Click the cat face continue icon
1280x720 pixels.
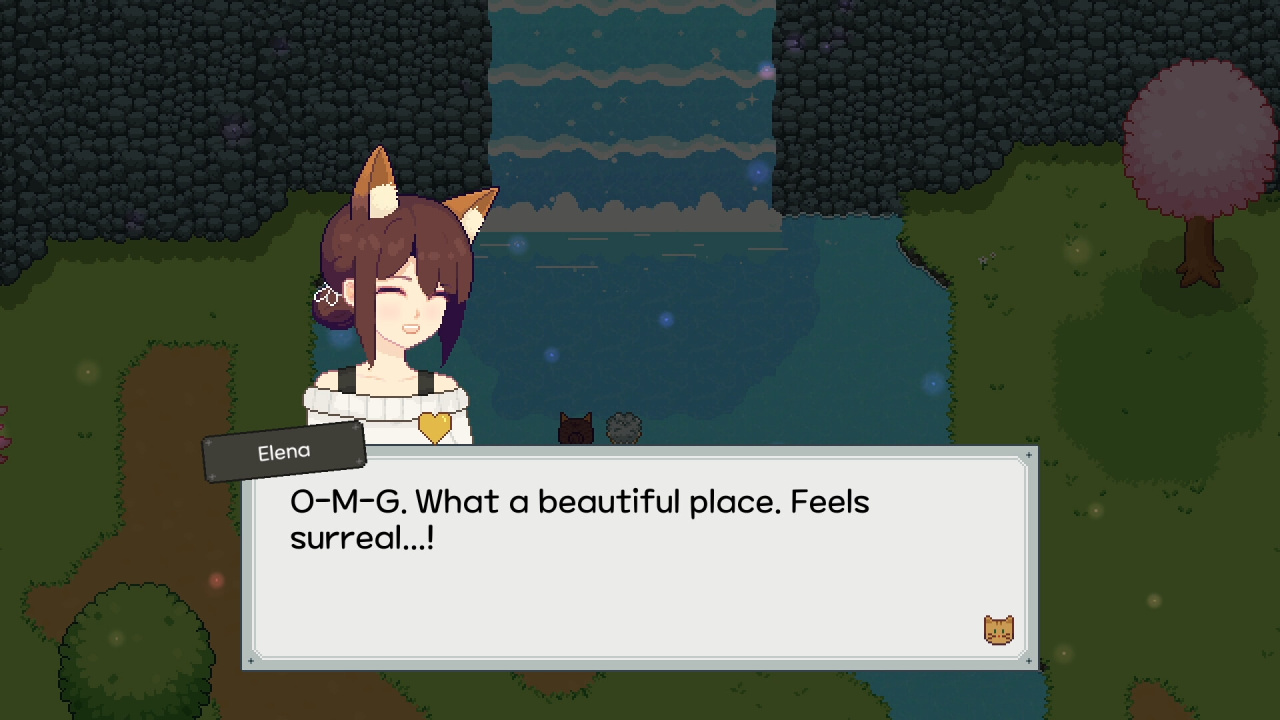click(998, 630)
